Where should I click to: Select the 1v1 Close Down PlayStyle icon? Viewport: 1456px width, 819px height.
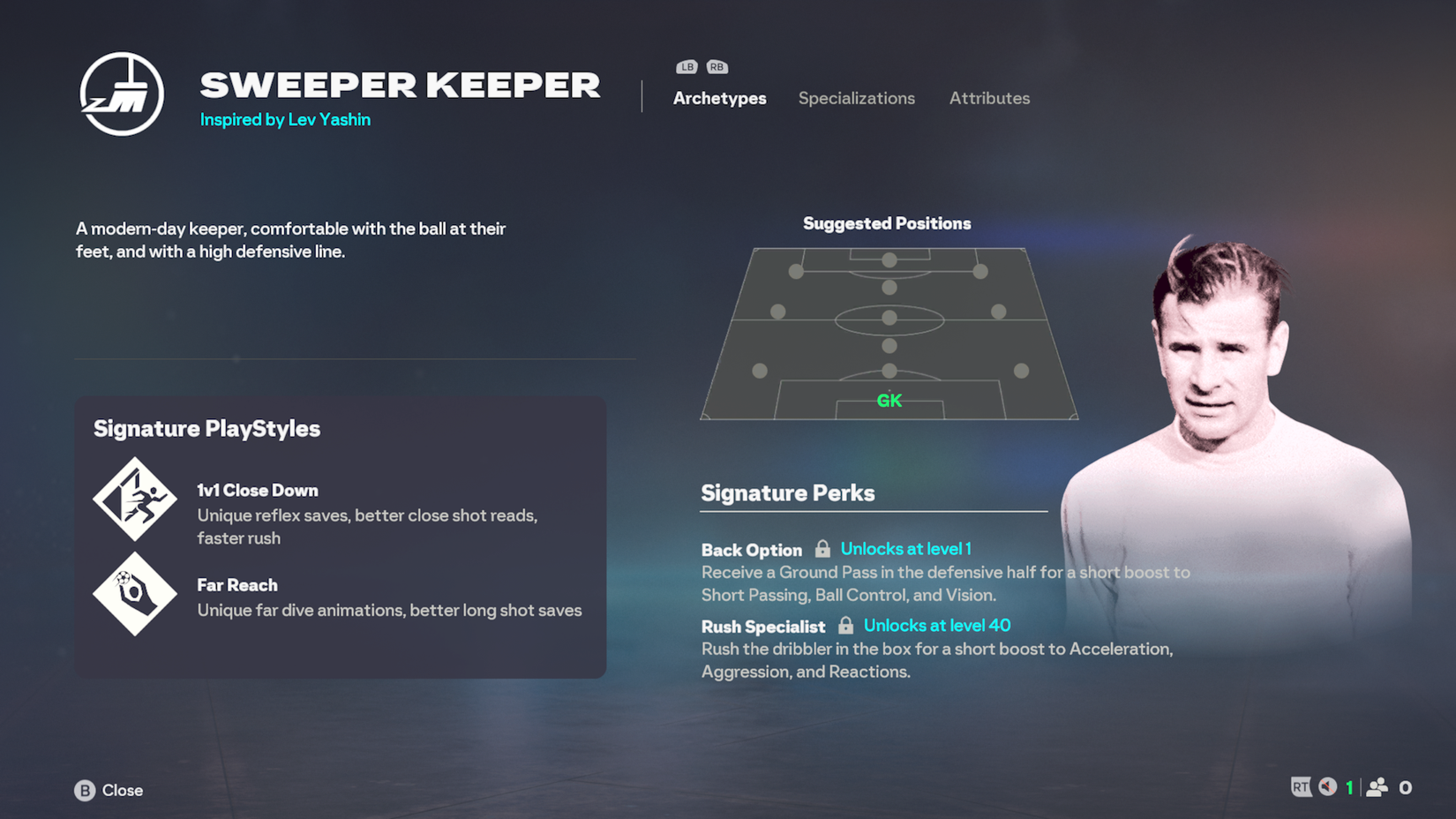point(135,499)
